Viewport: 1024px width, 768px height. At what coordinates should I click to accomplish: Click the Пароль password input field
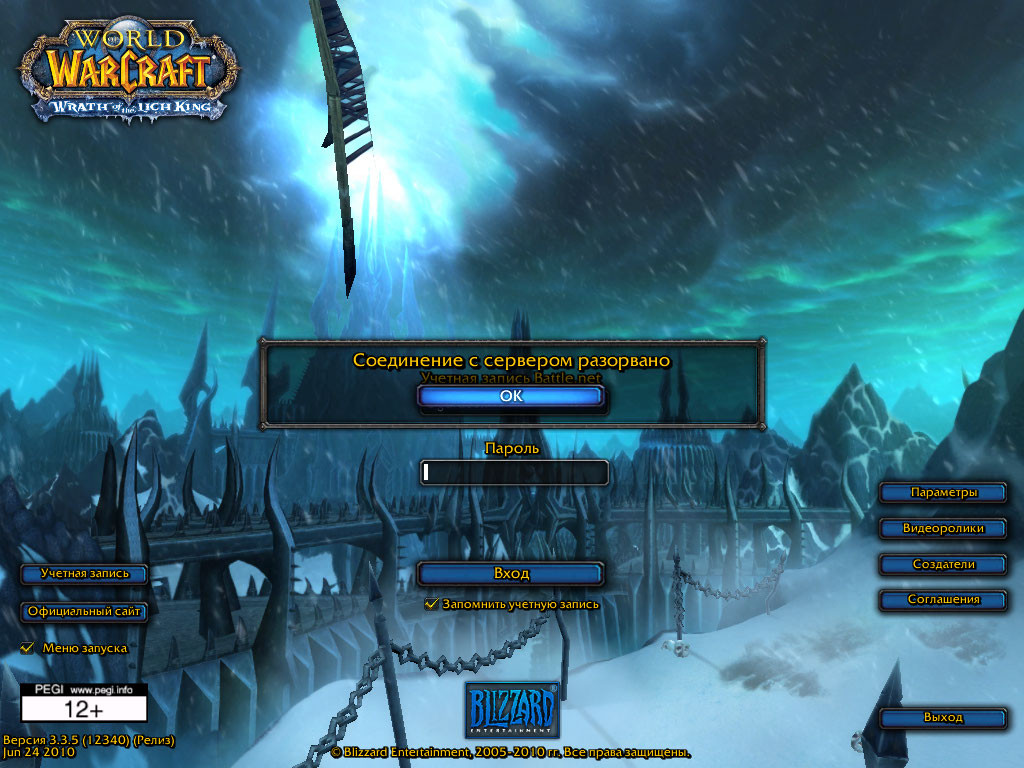[x=515, y=472]
